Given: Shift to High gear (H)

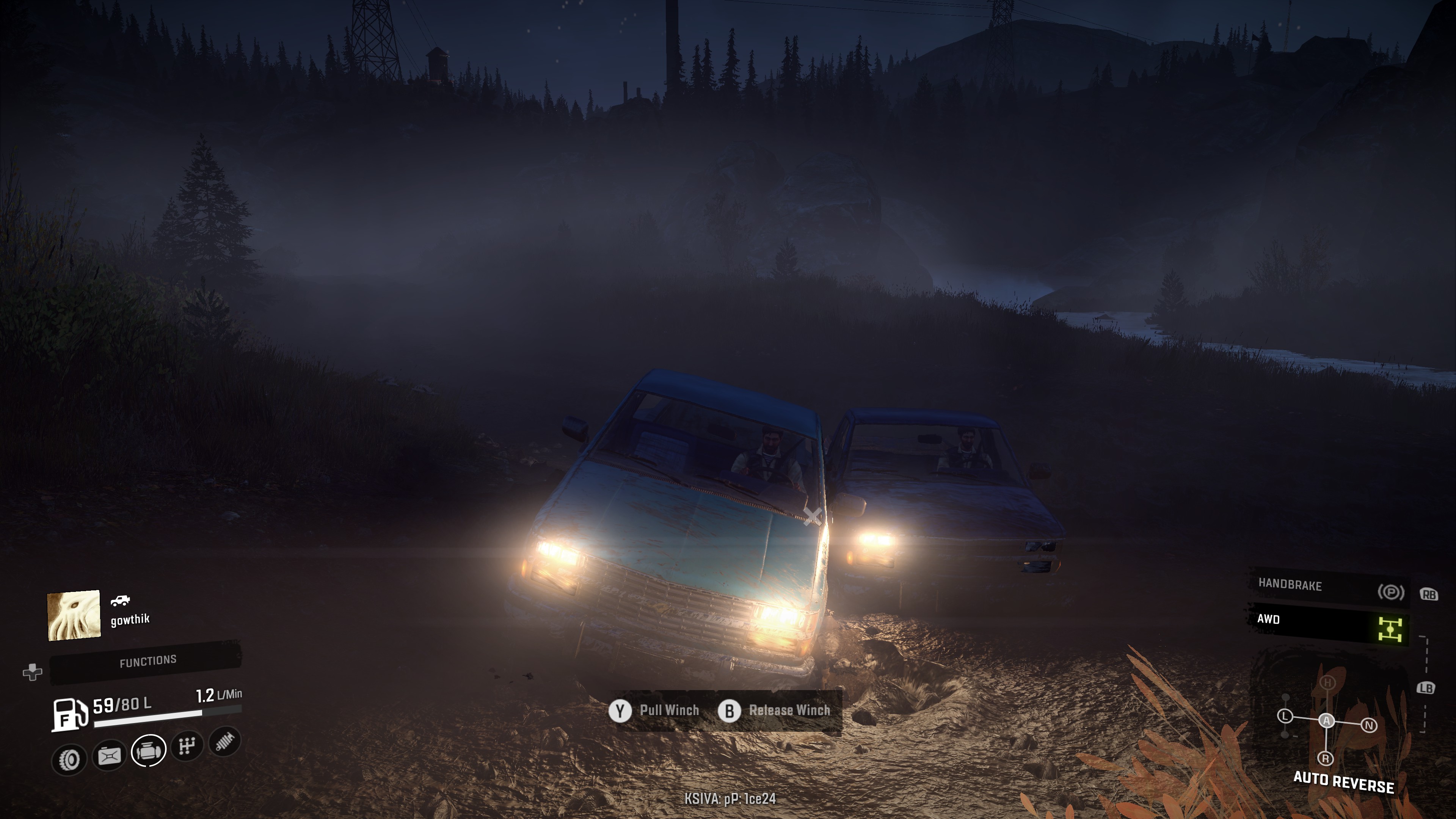Looking at the screenshot, I should point(1328,683).
